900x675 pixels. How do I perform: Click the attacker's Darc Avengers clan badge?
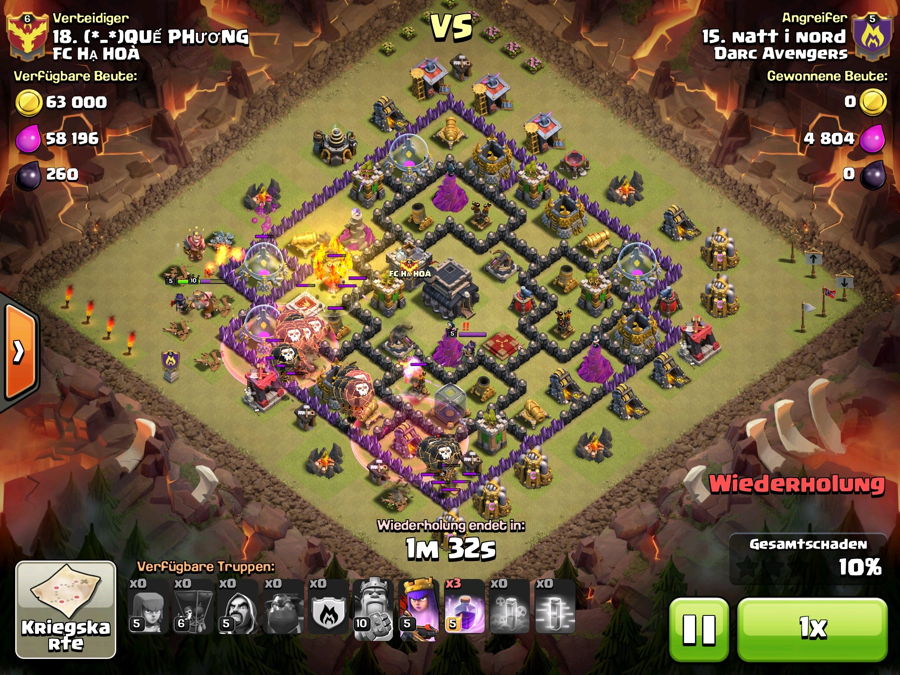pyautogui.click(x=872, y=37)
